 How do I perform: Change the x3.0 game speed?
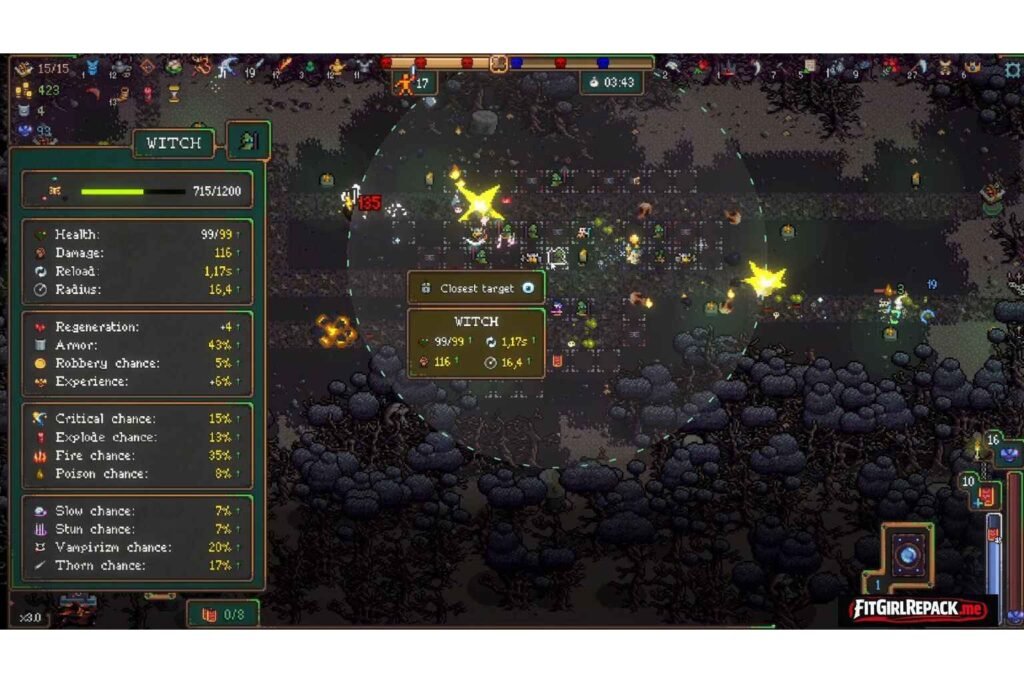pyautogui.click(x=31, y=617)
